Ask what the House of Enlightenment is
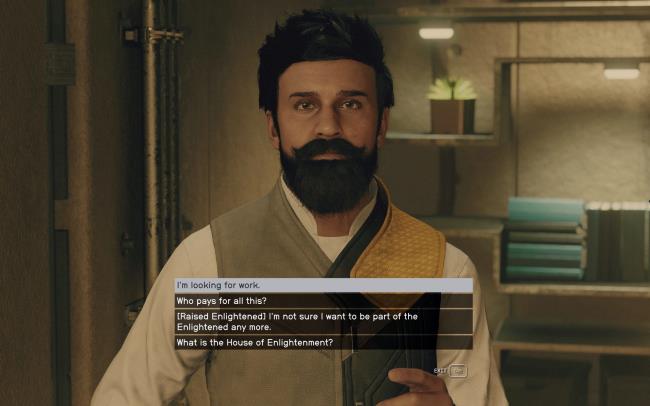This screenshot has width=650, height=406. click(x=323, y=343)
